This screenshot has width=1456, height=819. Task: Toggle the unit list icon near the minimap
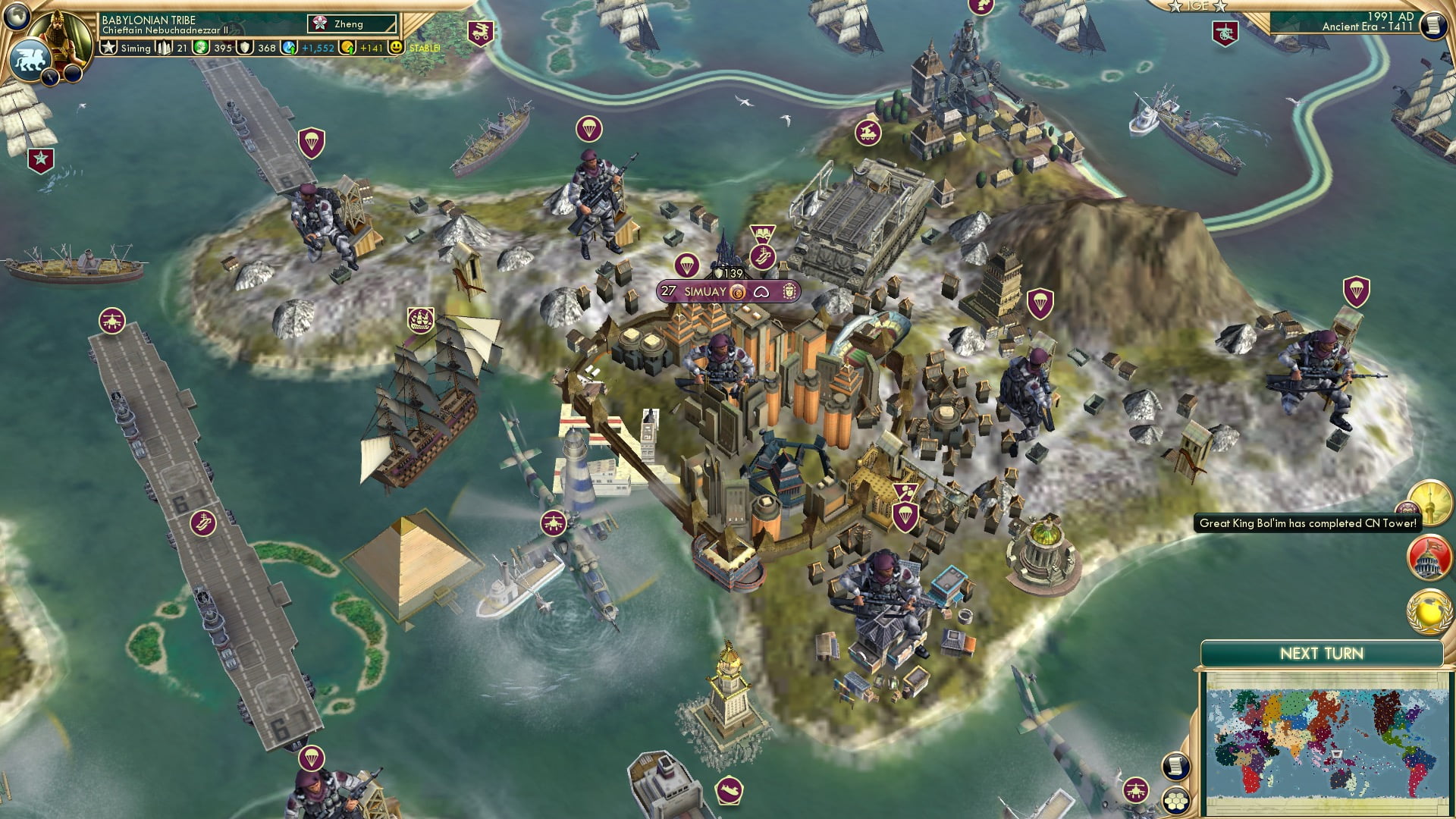(1176, 766)
